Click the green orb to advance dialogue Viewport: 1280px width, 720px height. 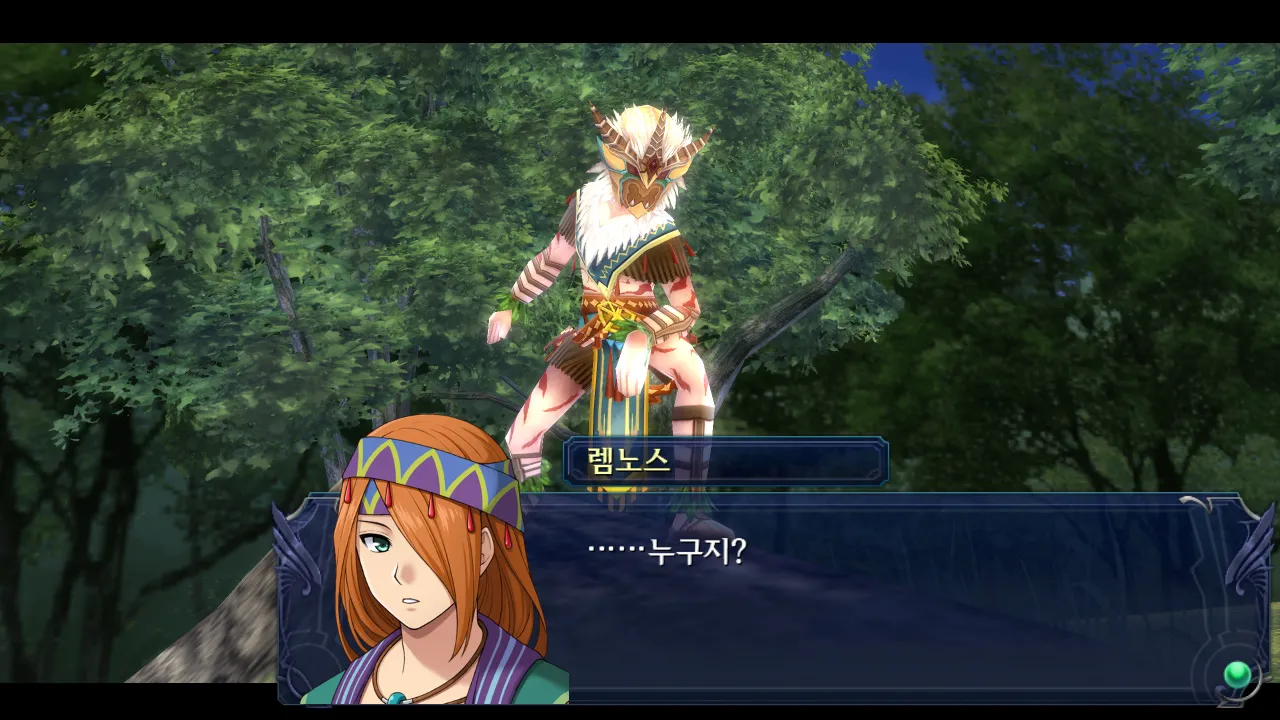(1238, 673)
